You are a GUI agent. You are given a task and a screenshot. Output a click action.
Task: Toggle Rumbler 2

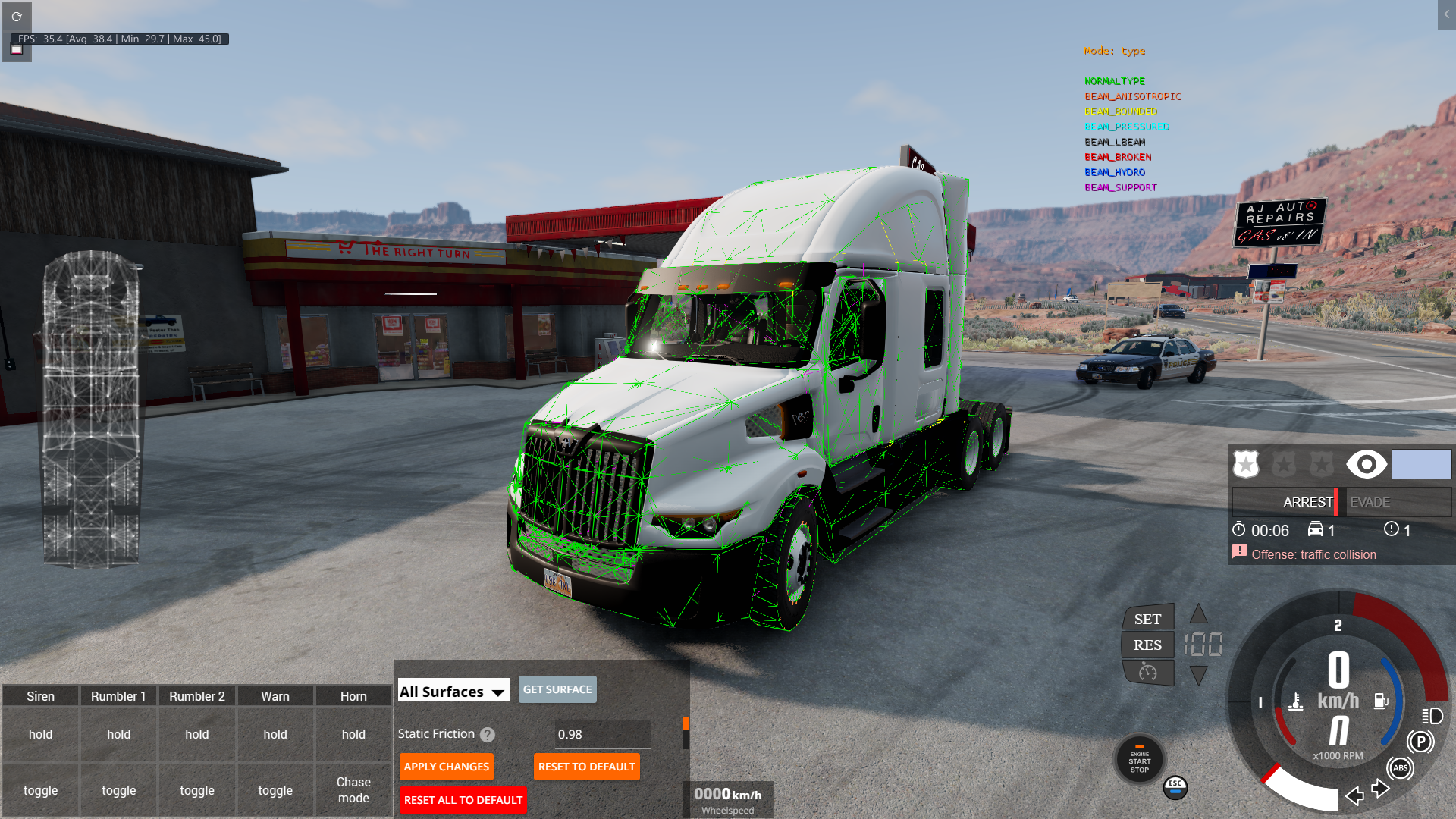(x=197, y=790)
